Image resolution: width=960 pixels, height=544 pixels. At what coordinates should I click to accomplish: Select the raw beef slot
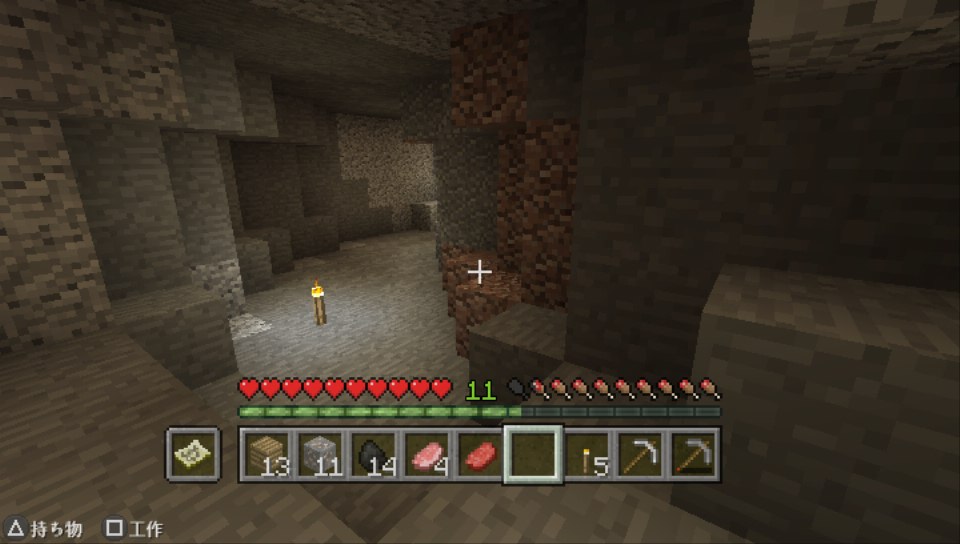coord(481,455)
